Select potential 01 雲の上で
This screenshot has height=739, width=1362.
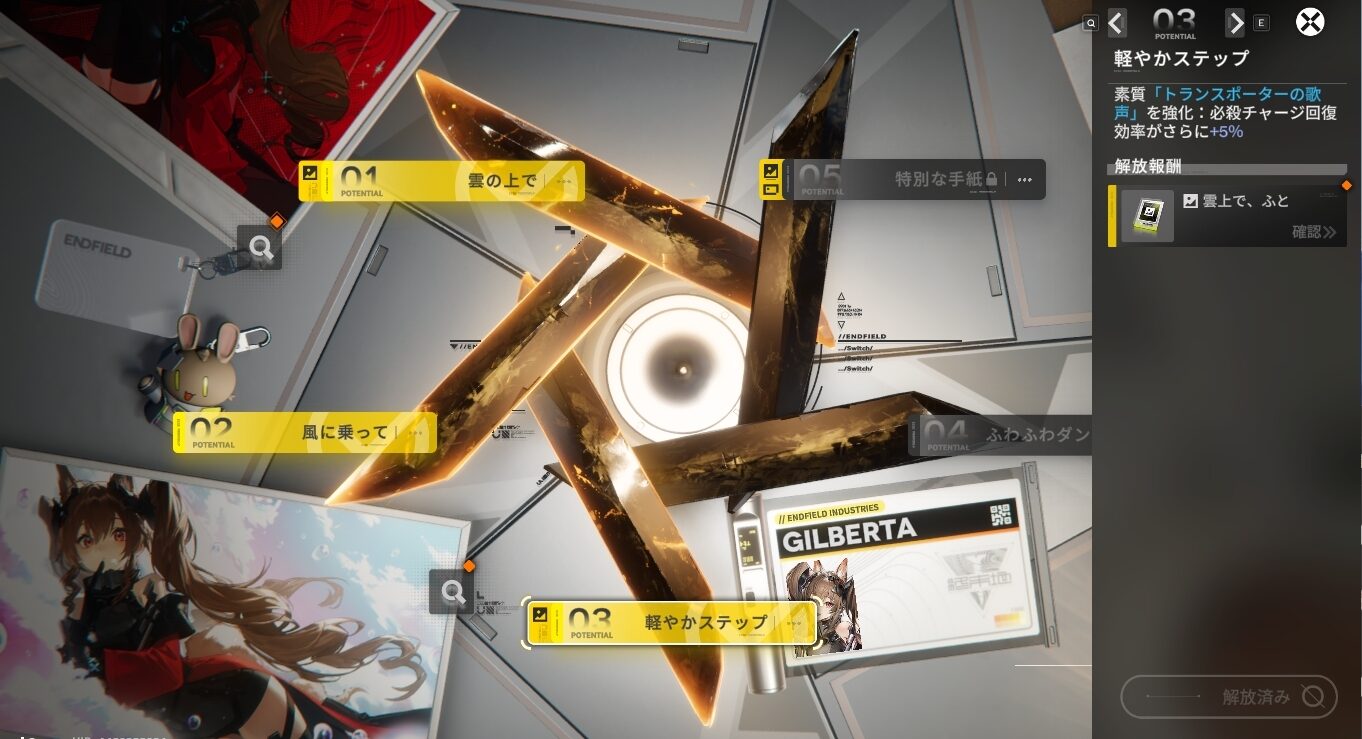441,181
